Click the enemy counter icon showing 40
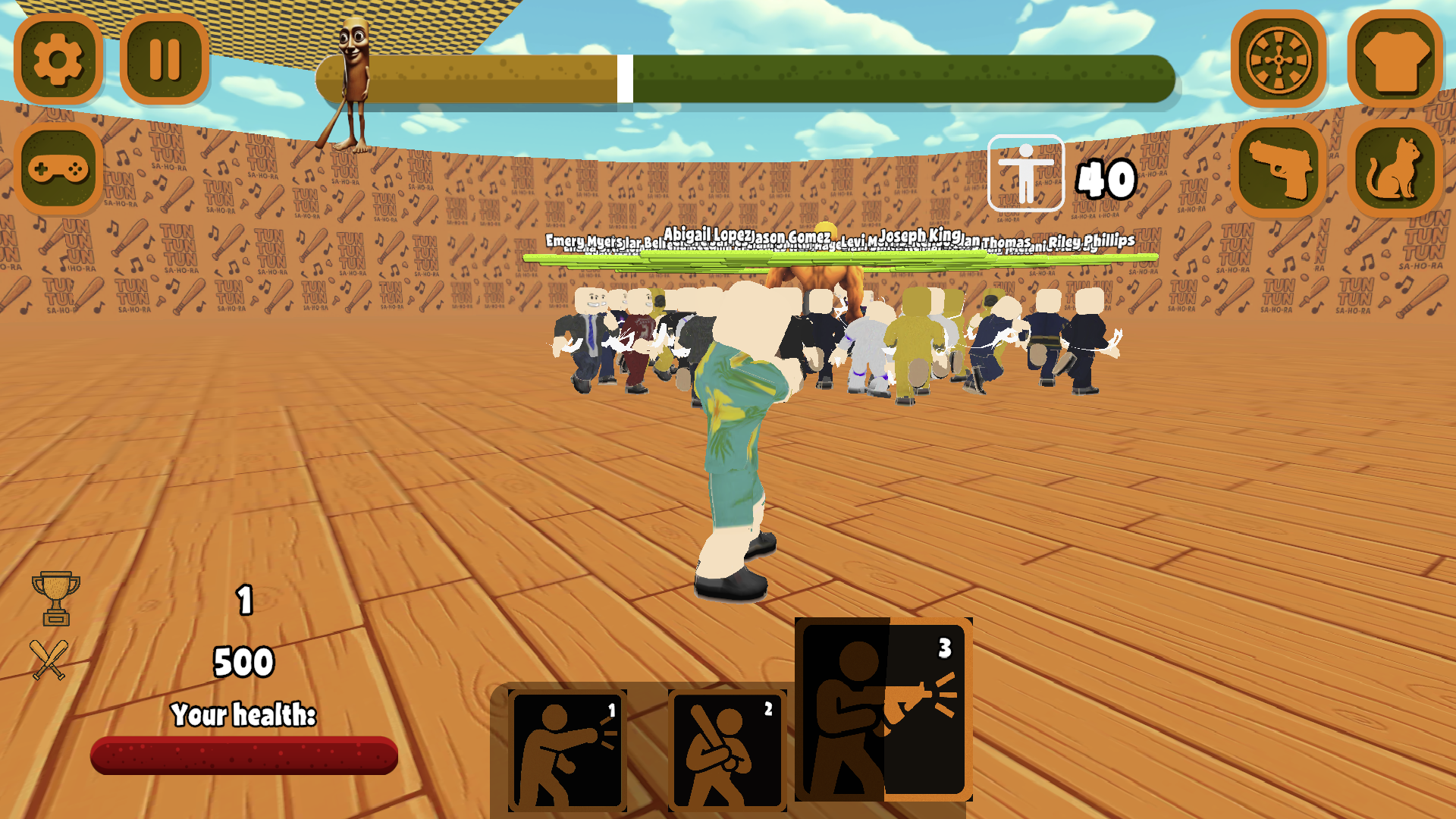 [1025, 173]
